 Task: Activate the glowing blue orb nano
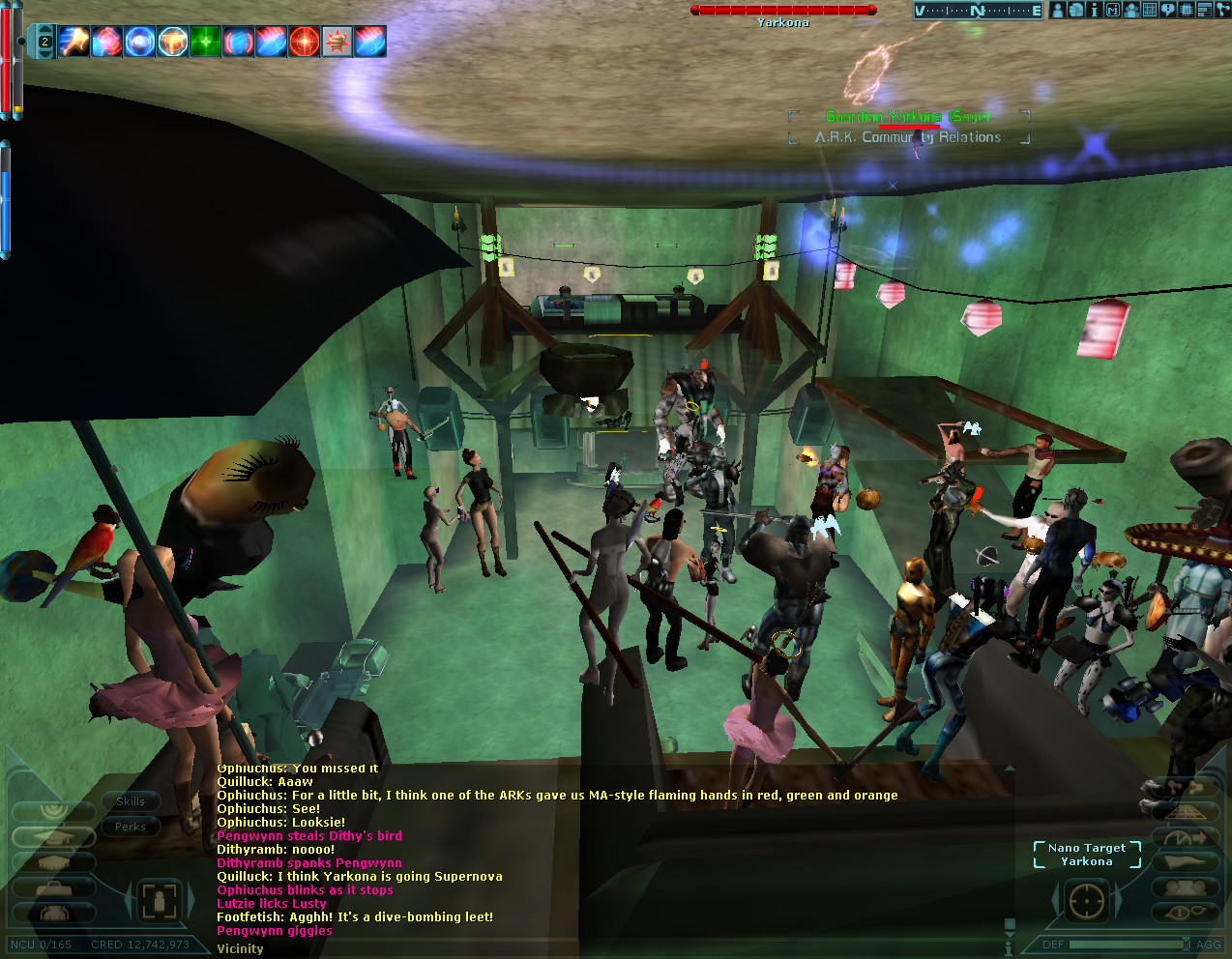click(140, 42)
